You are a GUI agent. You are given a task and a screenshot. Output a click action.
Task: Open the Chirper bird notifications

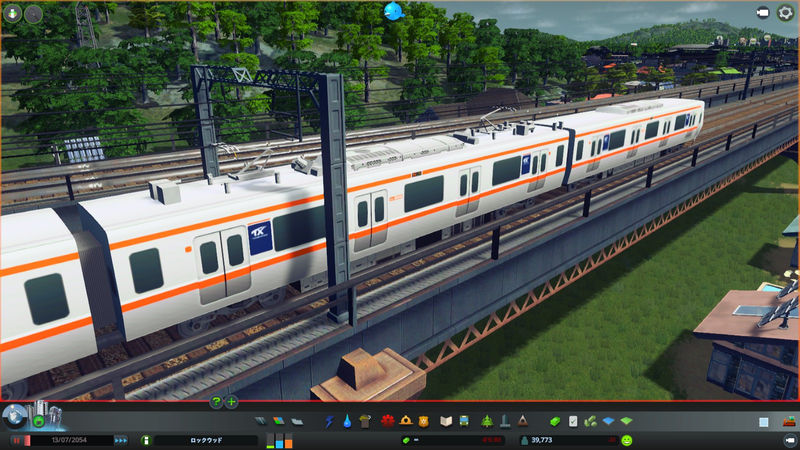(x=393, y=12)
